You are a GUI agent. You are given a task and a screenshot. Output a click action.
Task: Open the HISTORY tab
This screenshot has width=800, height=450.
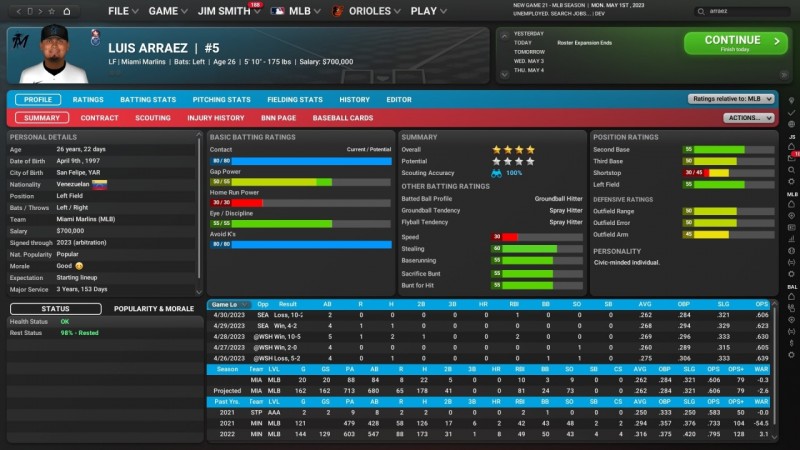354,100
